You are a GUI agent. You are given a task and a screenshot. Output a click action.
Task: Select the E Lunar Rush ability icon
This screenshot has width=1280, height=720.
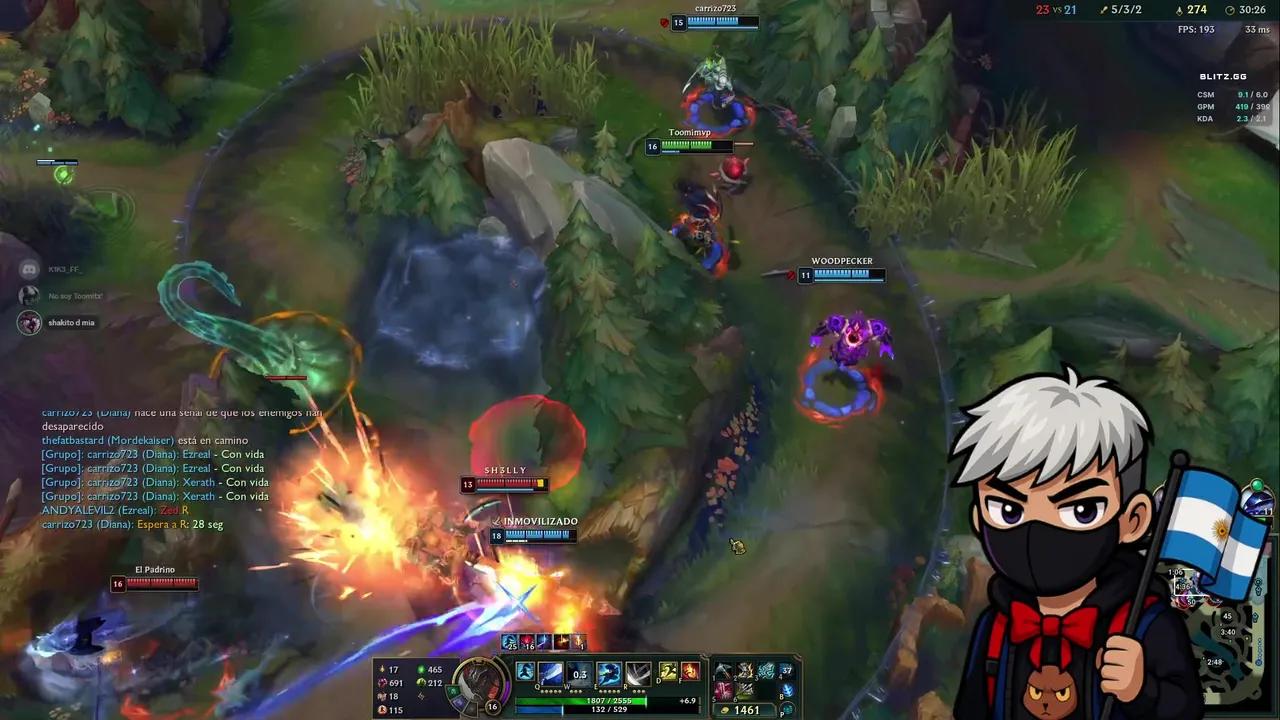click(609, 673)
